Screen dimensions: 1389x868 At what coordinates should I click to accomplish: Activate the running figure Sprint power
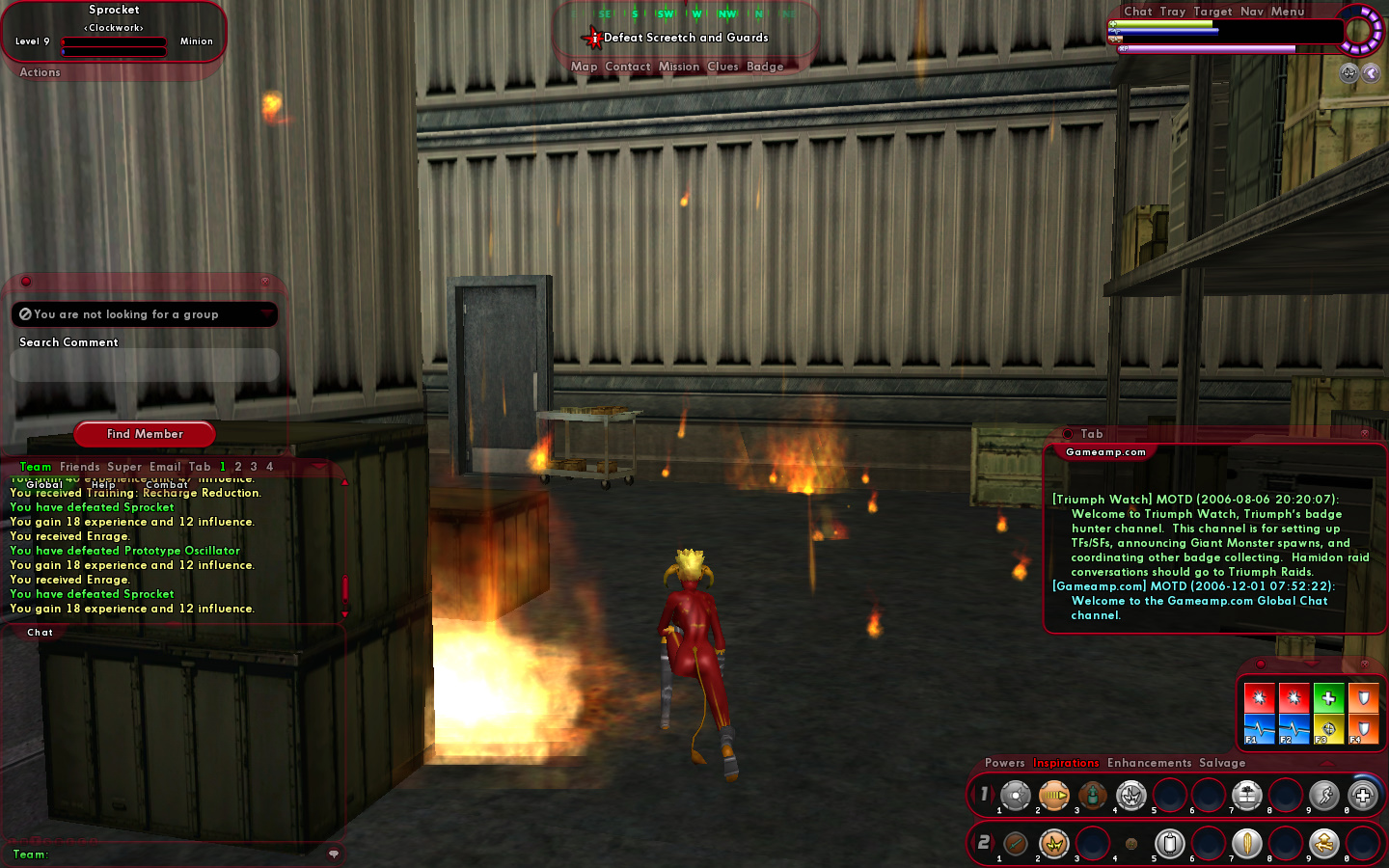click(x=1323, y=795)
